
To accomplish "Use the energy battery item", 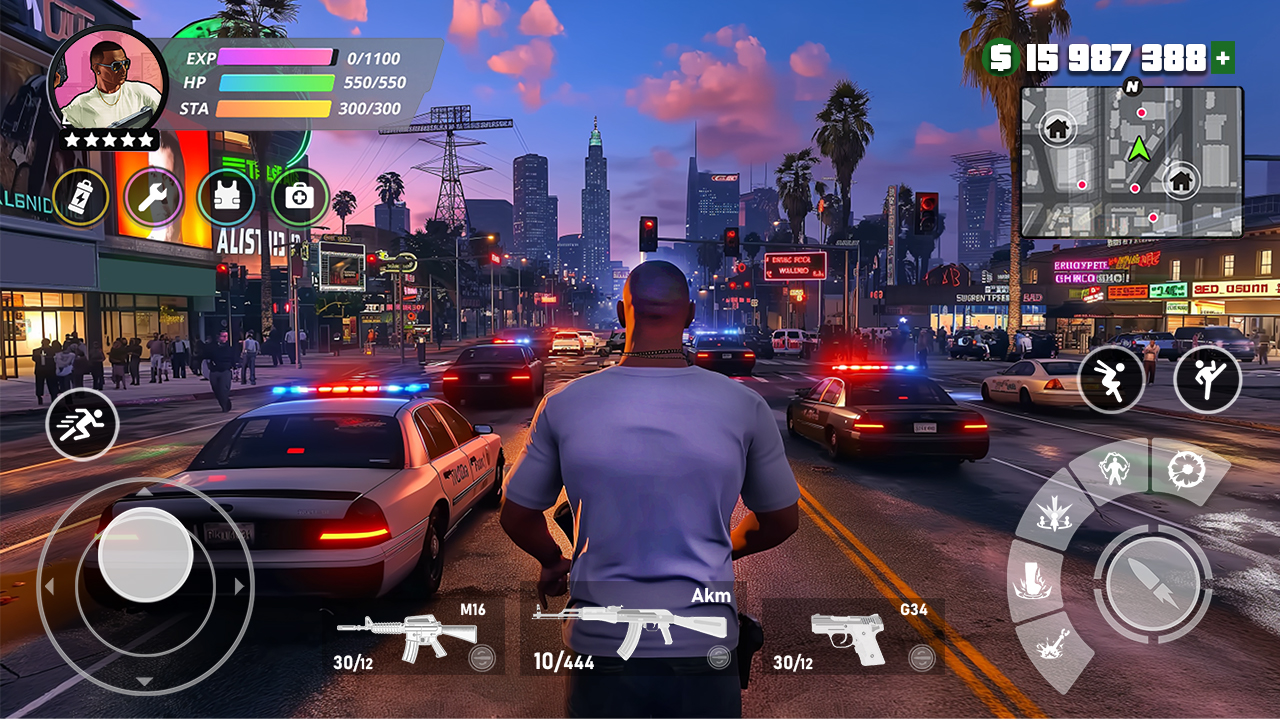I will 81,197.
